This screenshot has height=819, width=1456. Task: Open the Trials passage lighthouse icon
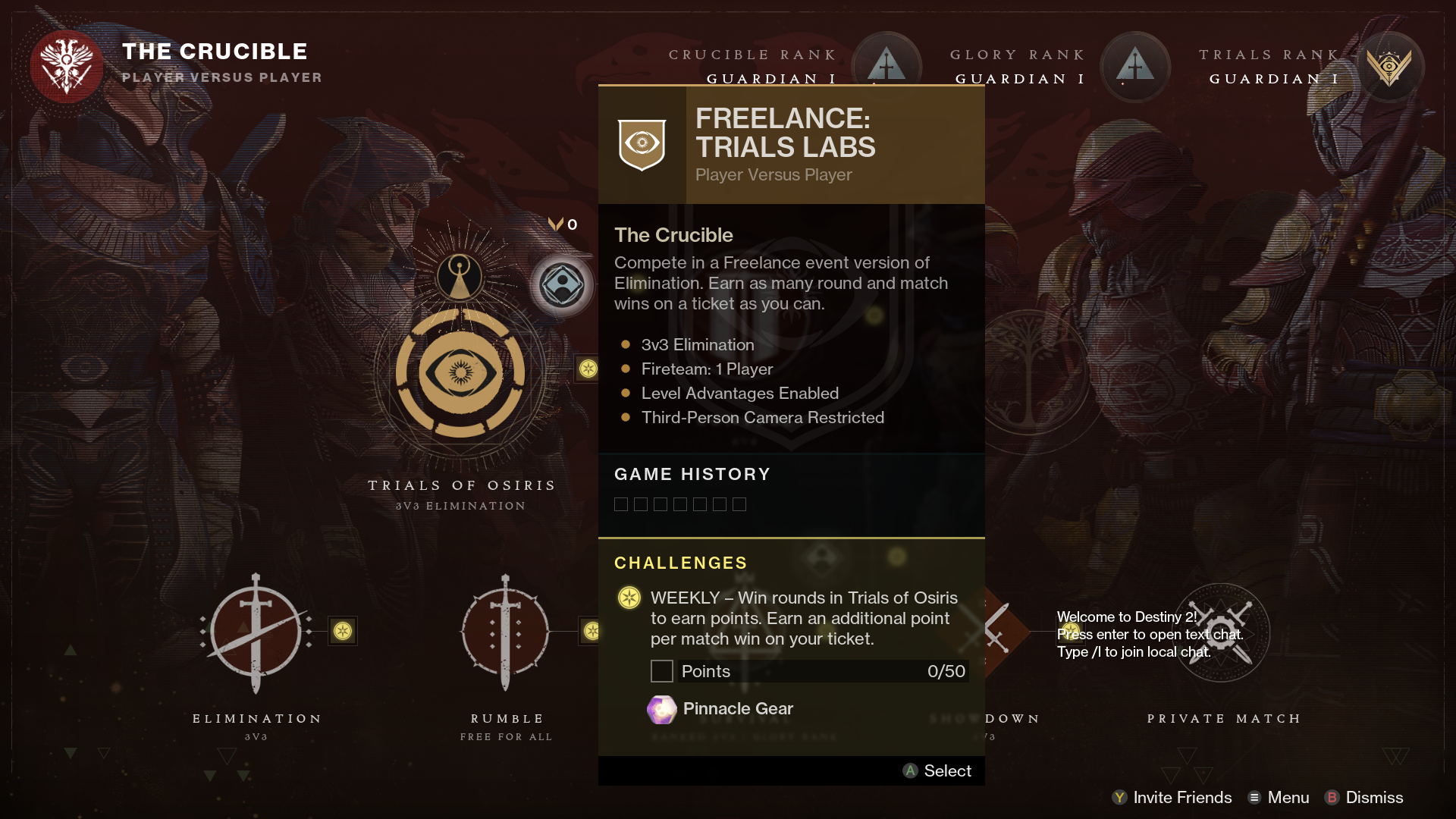(x=460, y=275)
